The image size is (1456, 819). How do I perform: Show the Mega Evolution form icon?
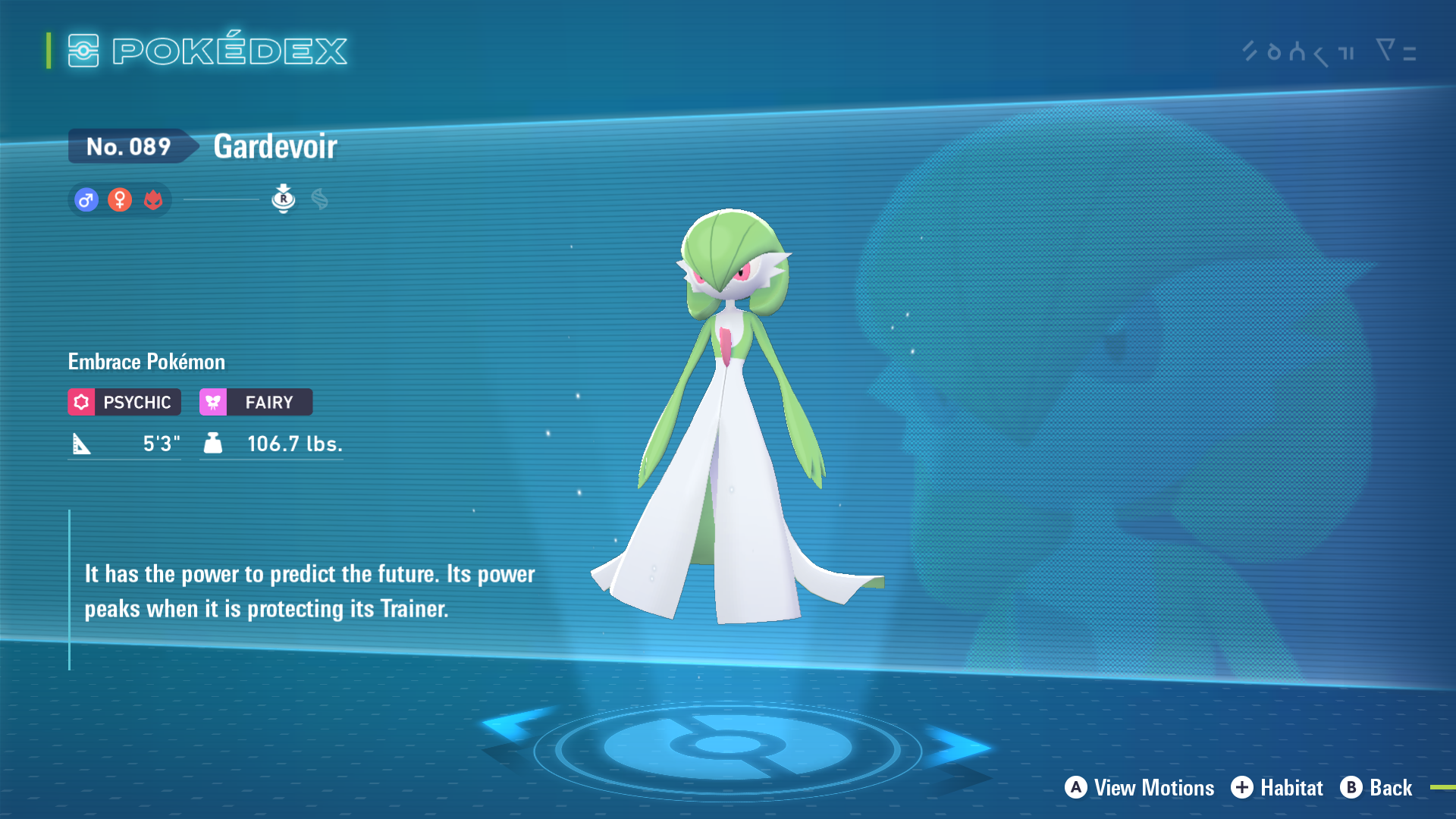[x=319, y=199]
